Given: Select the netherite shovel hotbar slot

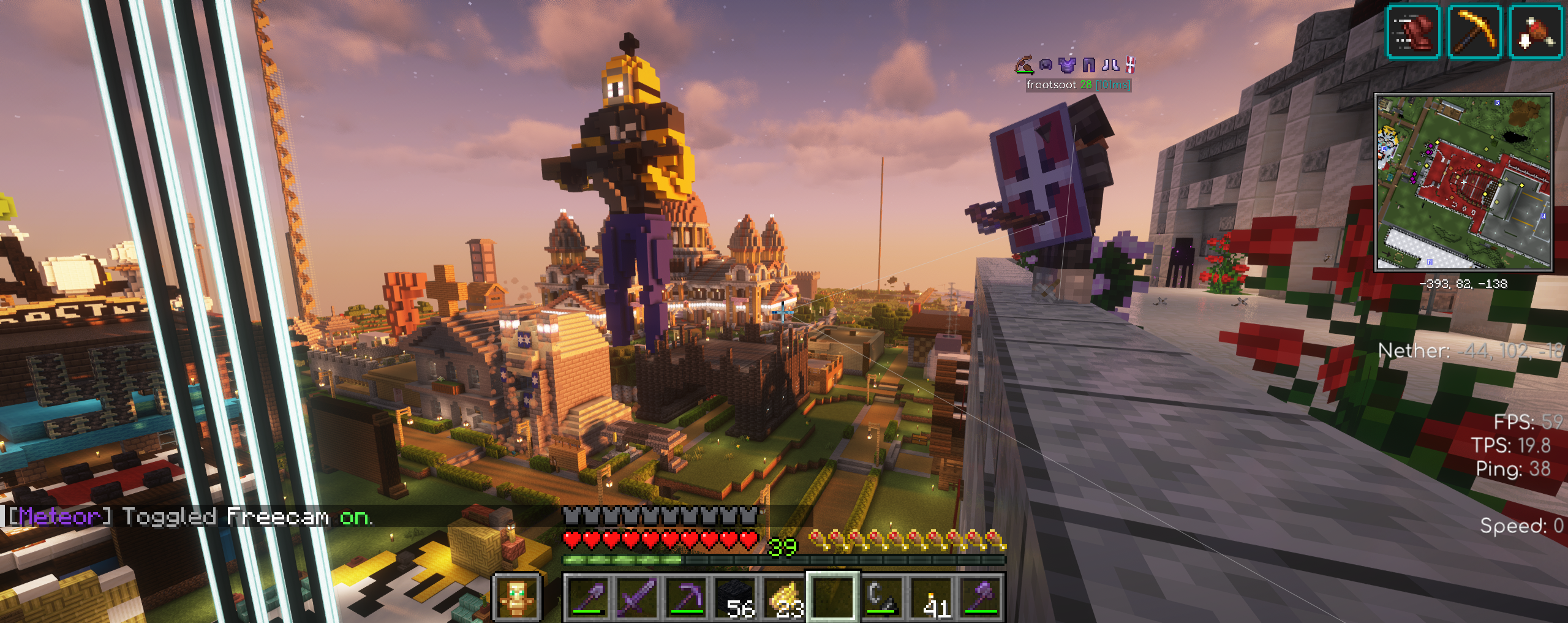Looking at the screenshot, I should click(x=588, y=597).
